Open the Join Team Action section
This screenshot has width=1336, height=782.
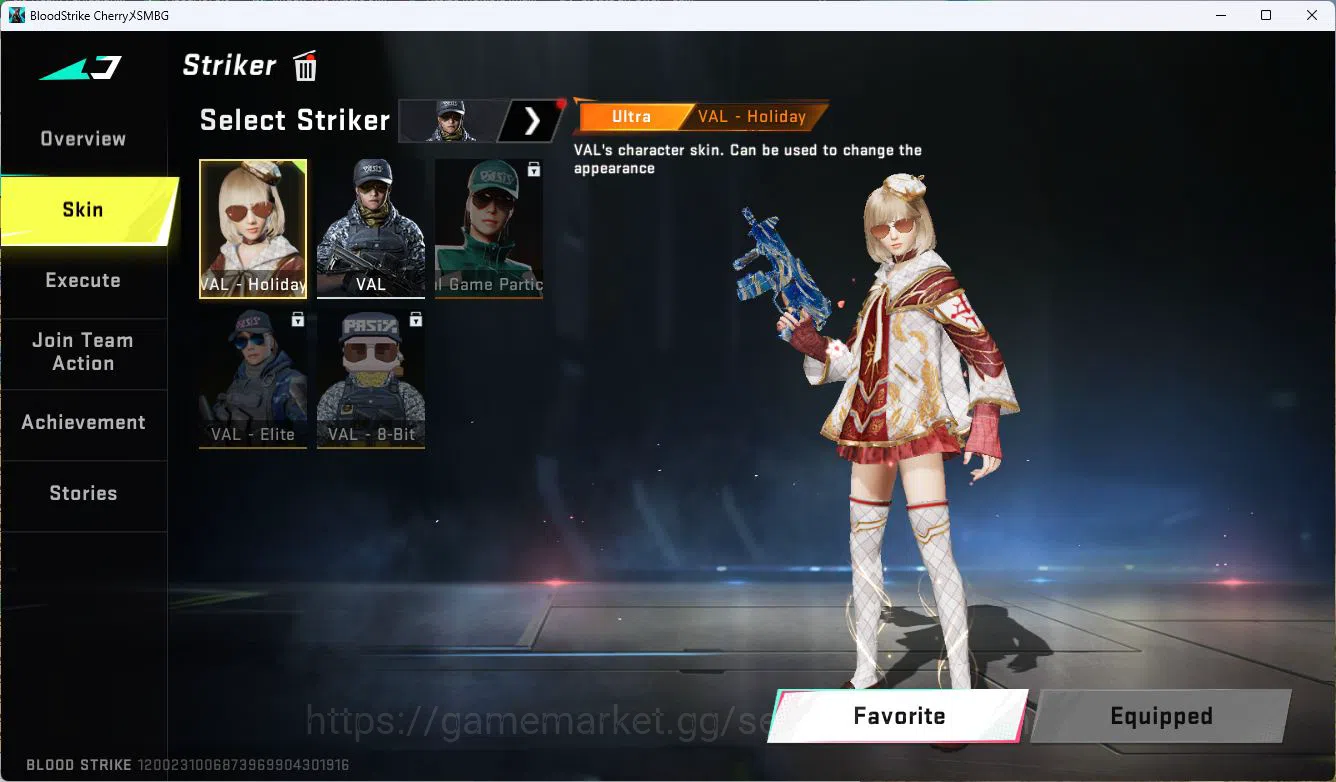pyautogui.click(x=85, y=351)
